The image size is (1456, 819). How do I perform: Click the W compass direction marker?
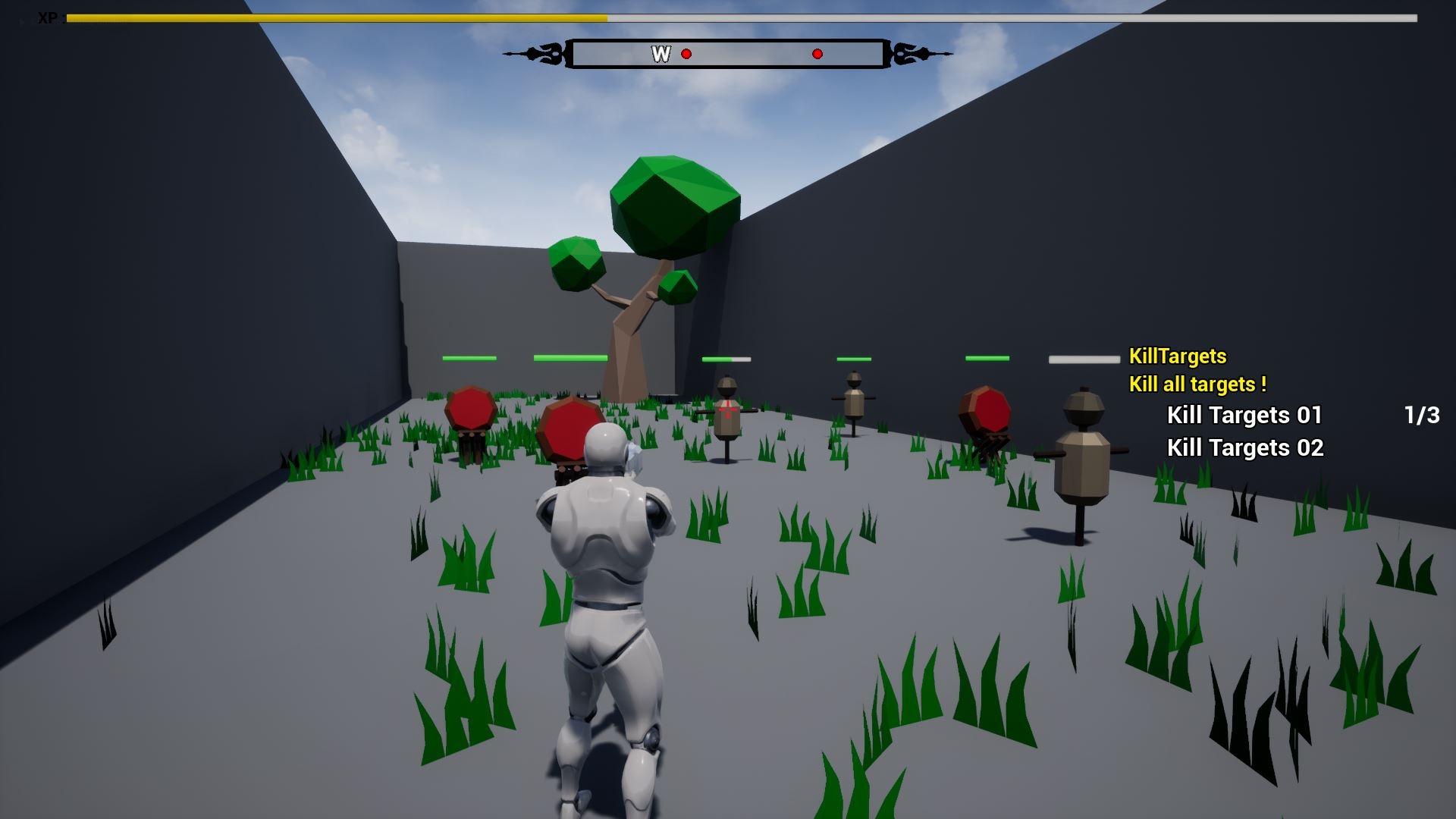pos(661,54)
